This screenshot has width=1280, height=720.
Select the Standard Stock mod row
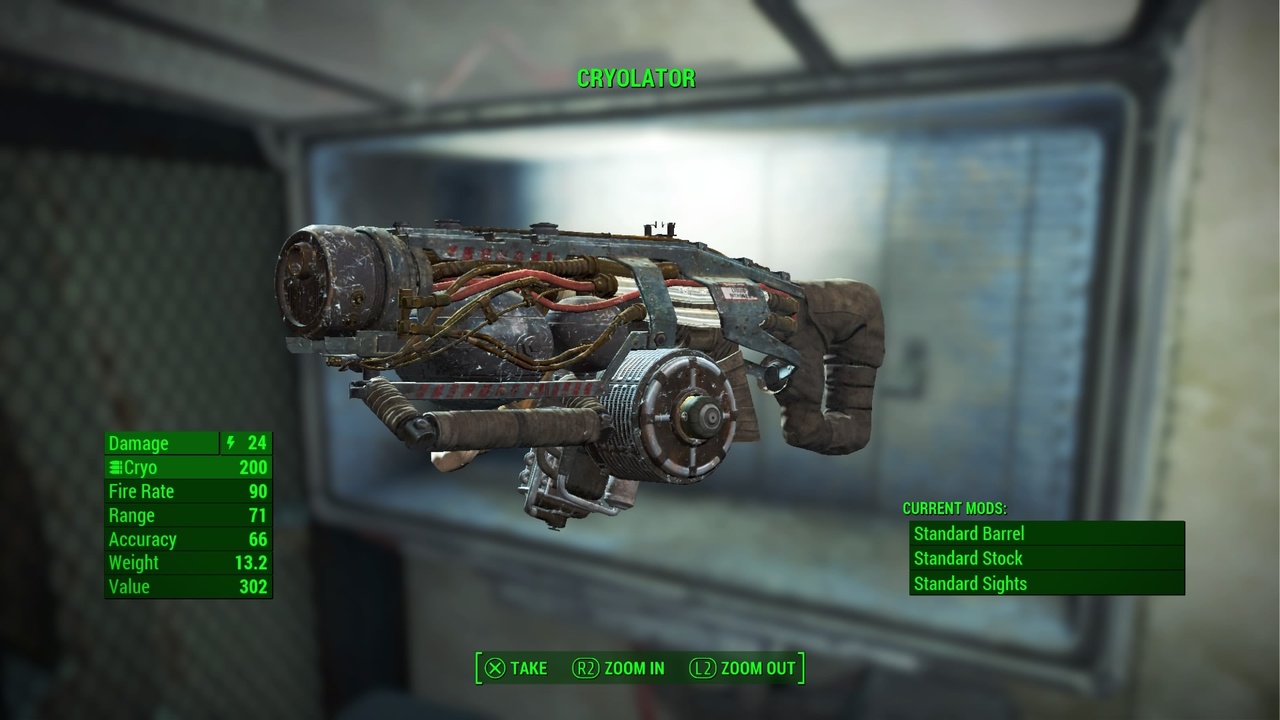pyautogui.click(x=1046, y=559)
